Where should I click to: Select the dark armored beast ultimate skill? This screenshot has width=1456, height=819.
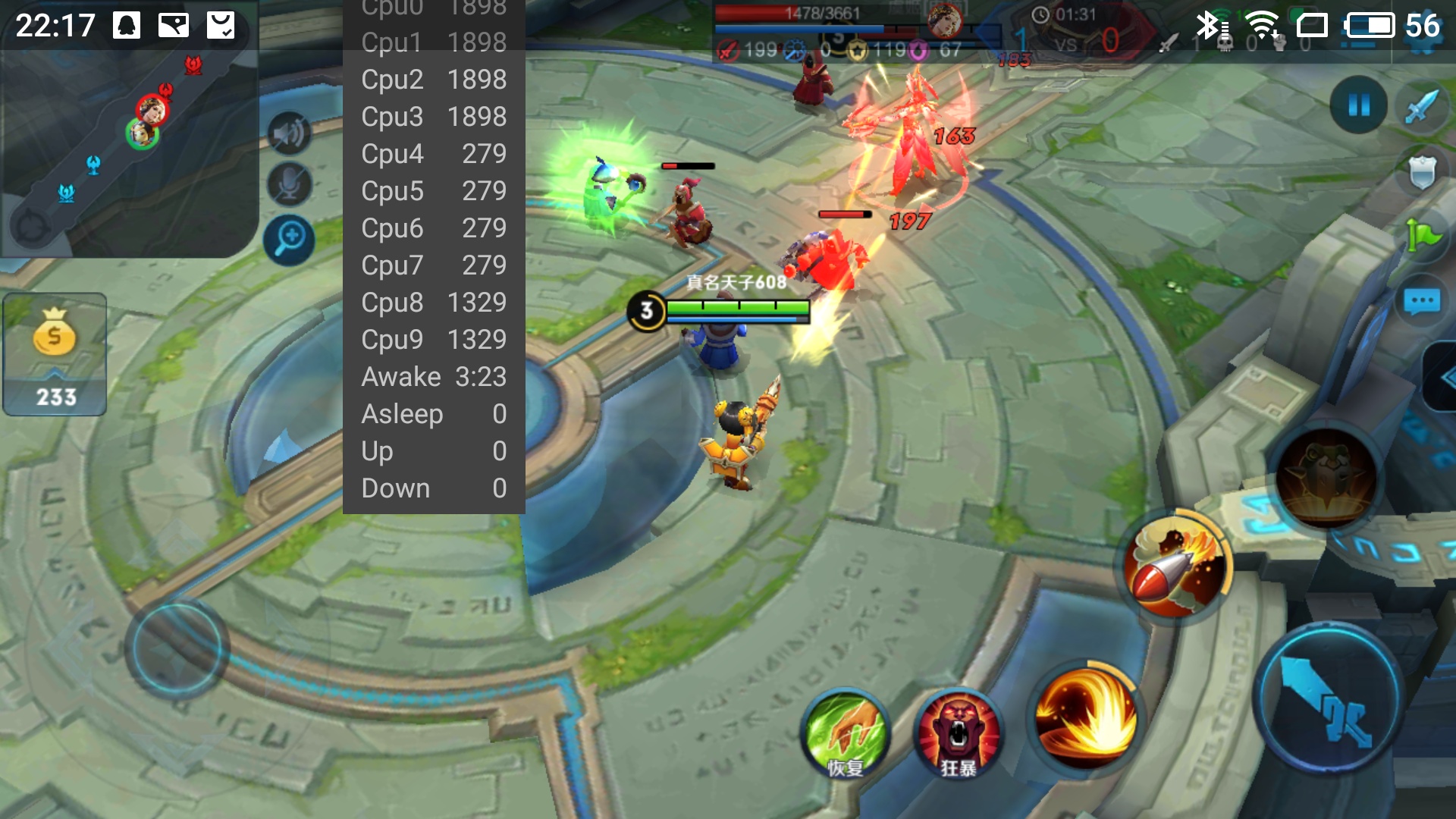[1326, 478]
